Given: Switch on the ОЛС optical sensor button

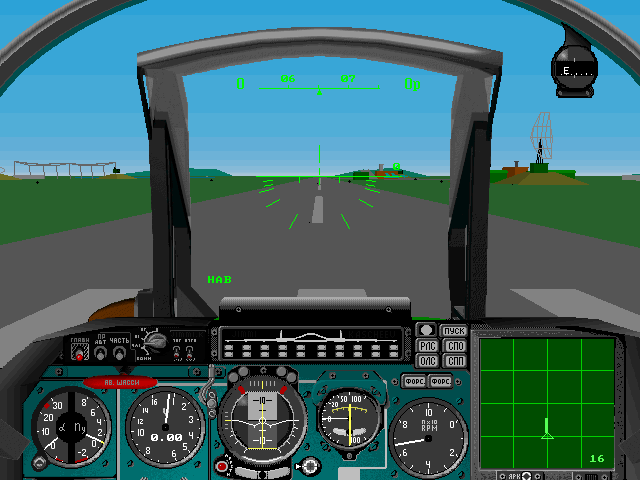Looking at the screenshot, I should [x=427, y=360].
